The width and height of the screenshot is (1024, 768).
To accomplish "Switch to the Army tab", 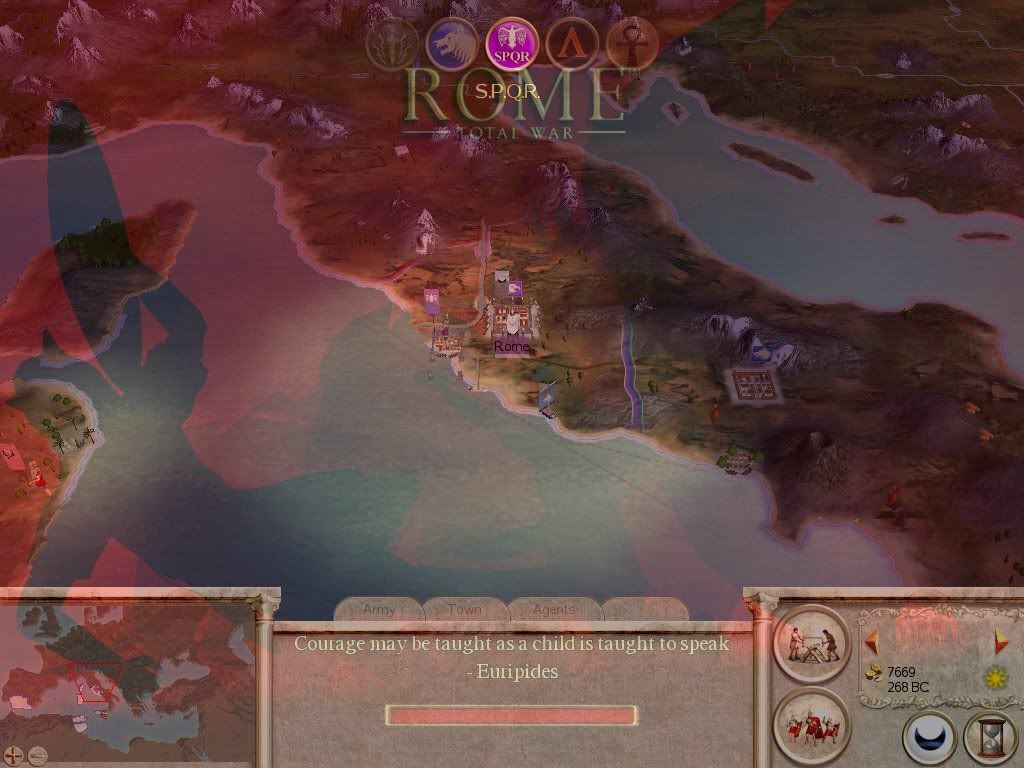I will [380, 609].
